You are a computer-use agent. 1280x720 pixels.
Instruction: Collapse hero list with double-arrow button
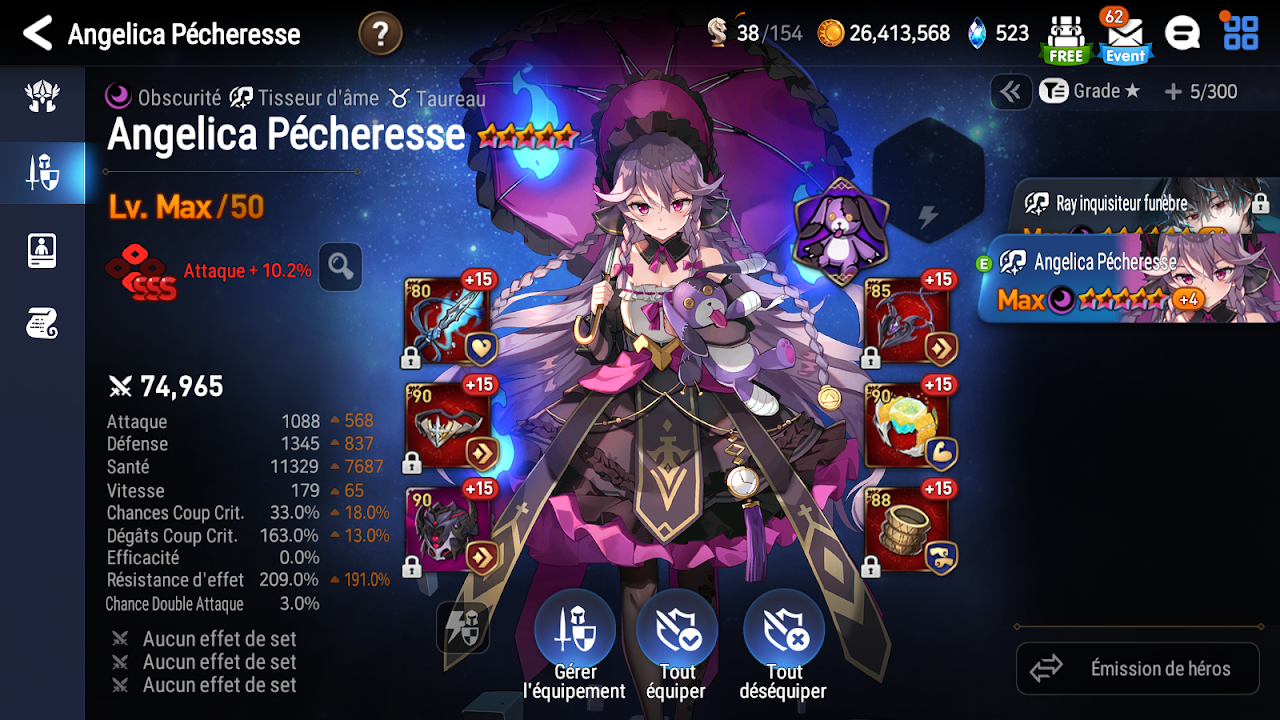(x=1011, y=92)
